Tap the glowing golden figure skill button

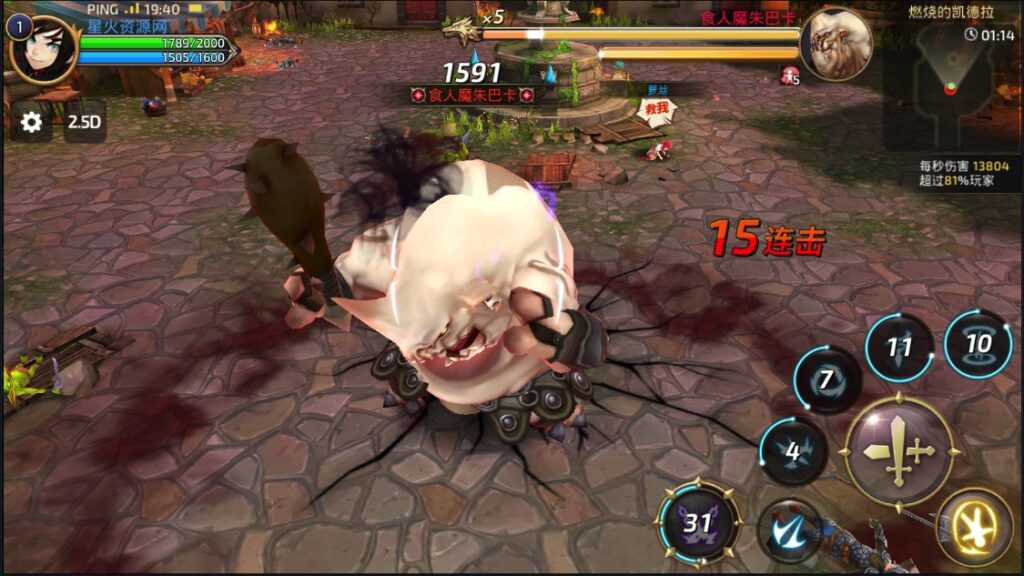[973, 526]
